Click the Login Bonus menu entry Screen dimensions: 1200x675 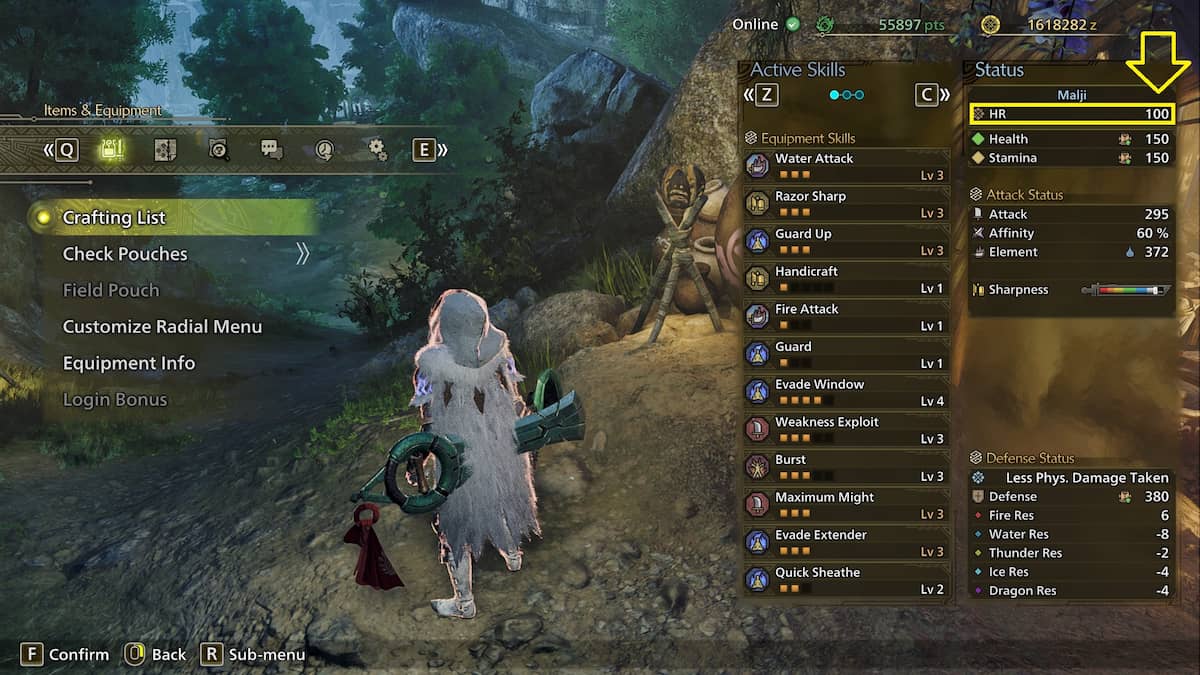(x=117, y=400)
